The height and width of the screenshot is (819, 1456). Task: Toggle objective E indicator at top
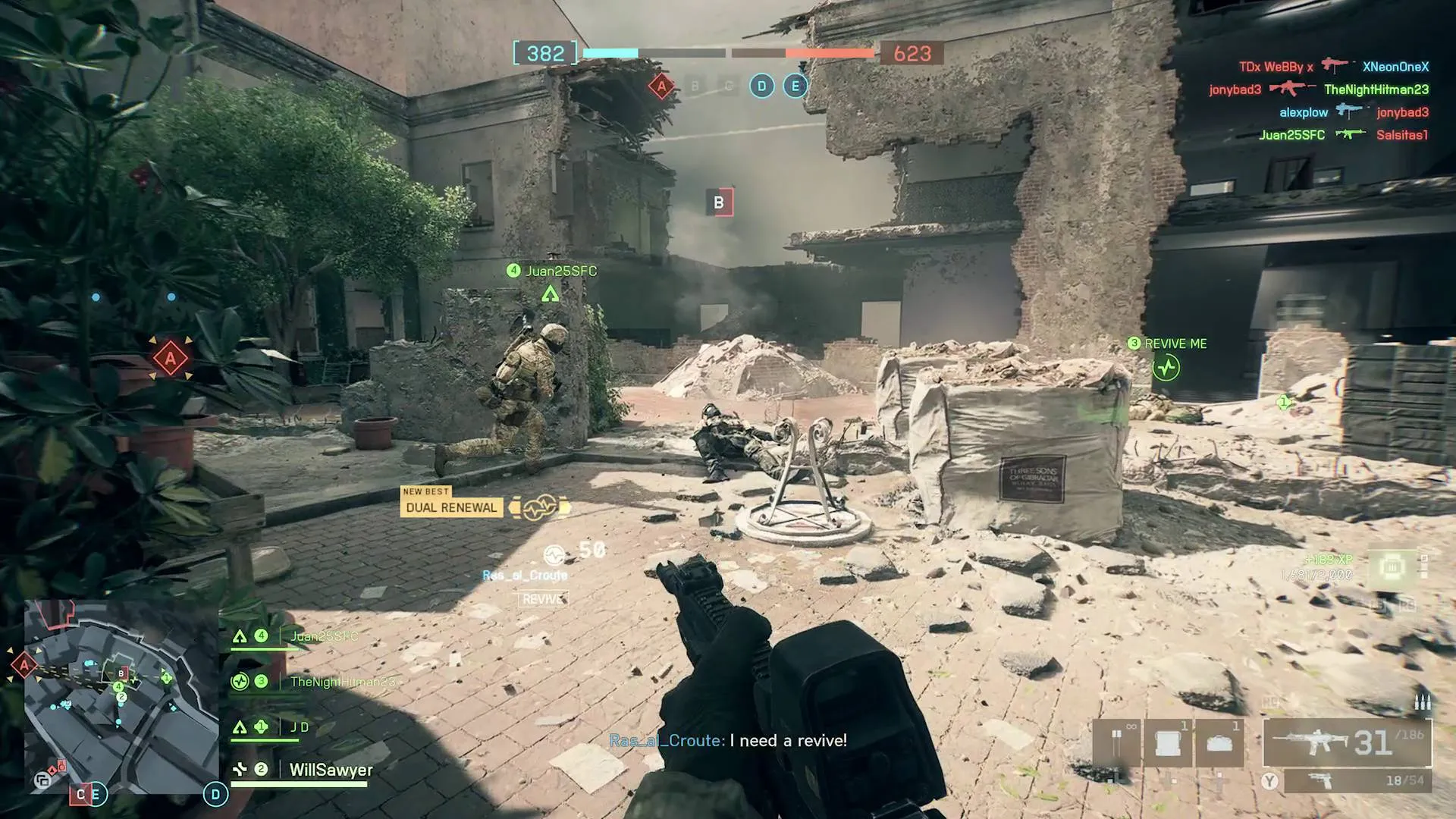pyautogui.click(x=795, y=86)
